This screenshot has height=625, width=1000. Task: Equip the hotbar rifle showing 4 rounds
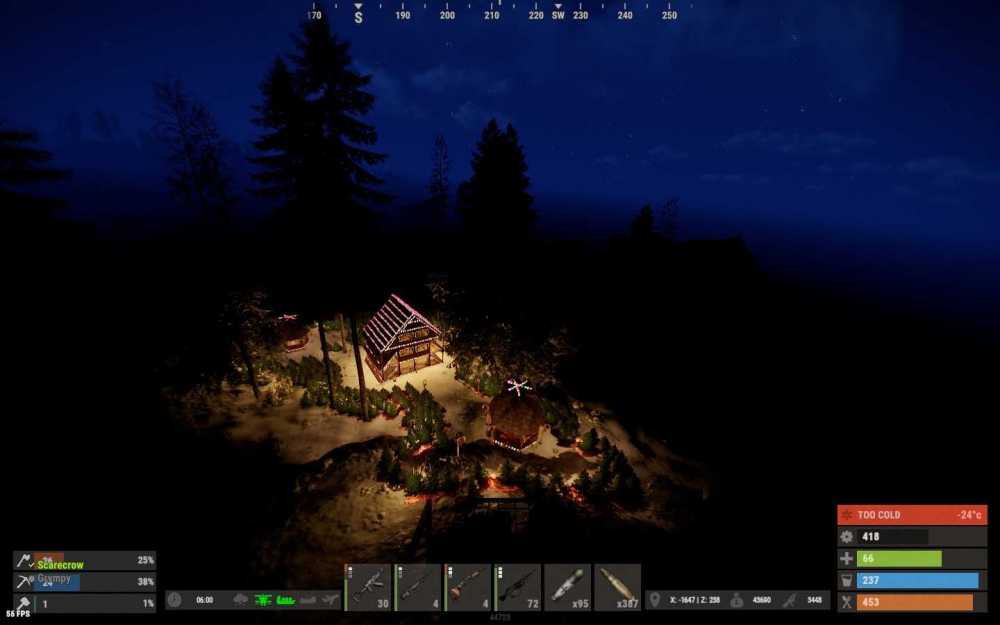tap(418, 587)
